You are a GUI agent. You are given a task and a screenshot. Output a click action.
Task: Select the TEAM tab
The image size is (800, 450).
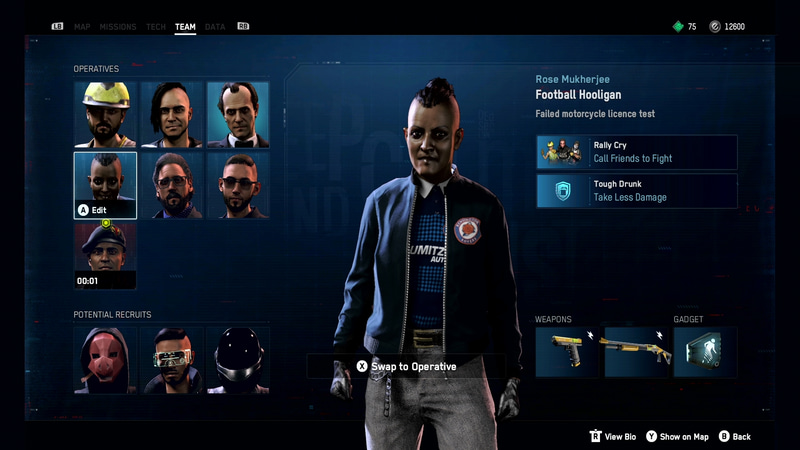tap(185, 27)
